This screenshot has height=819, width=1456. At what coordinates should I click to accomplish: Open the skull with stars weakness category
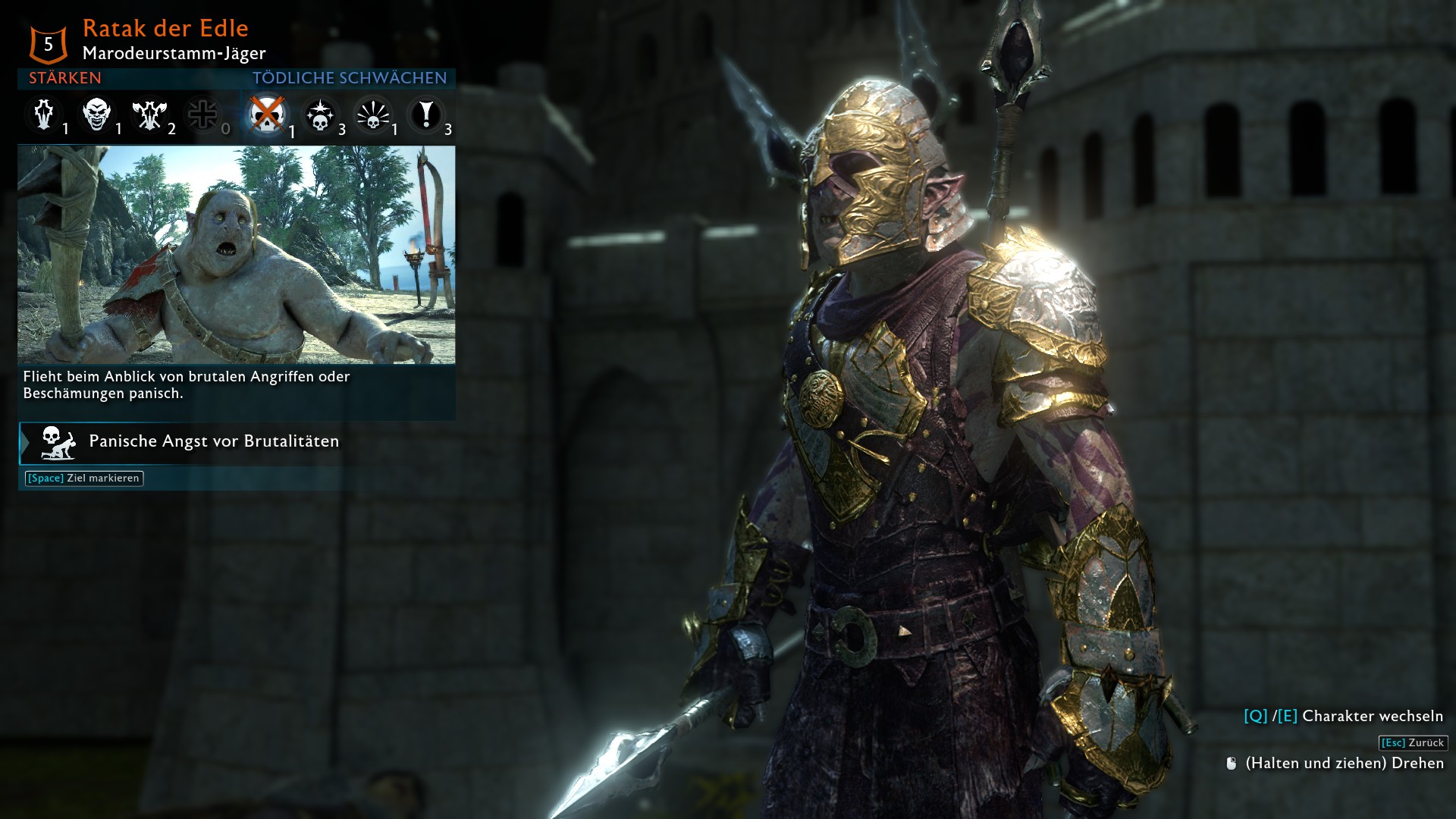click(x=320, y=116)
